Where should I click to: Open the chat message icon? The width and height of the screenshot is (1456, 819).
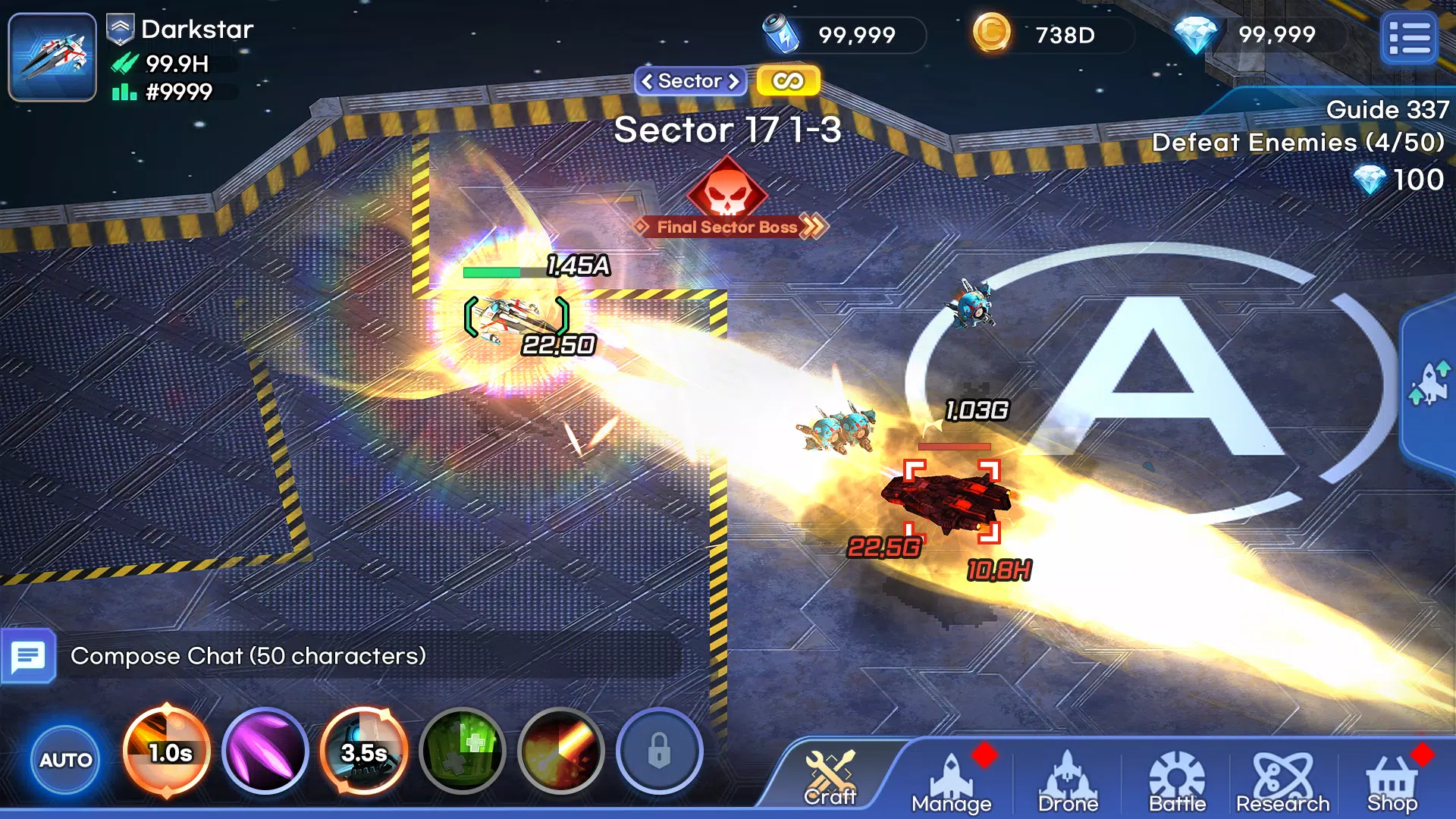[x=29, y=656]
